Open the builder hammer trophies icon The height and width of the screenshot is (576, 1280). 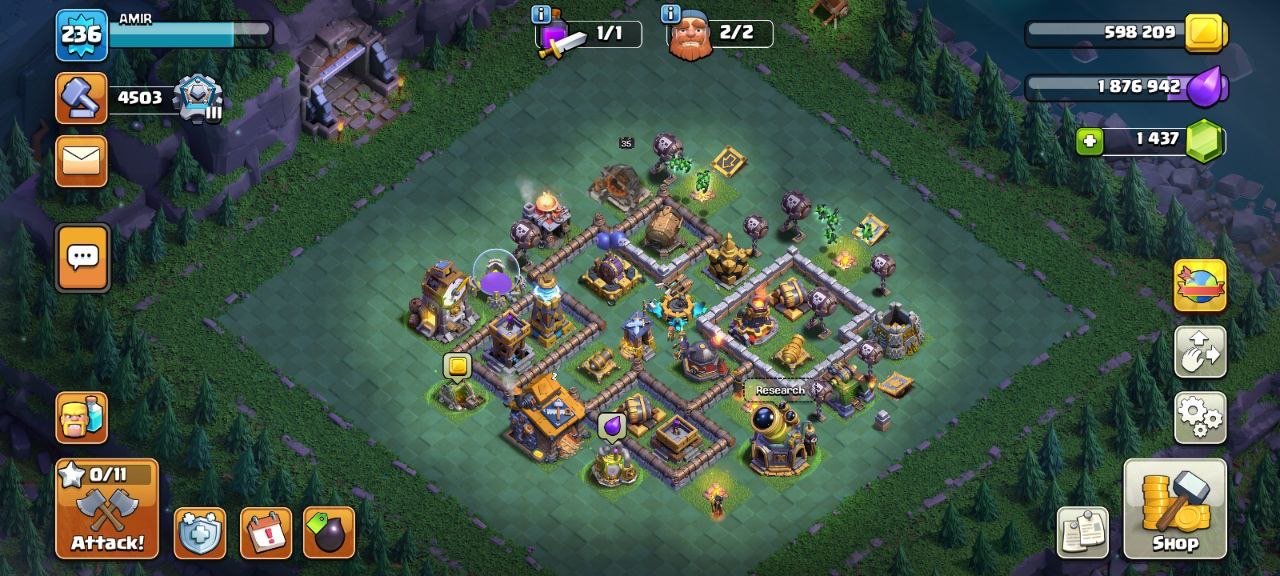[81, 98]
